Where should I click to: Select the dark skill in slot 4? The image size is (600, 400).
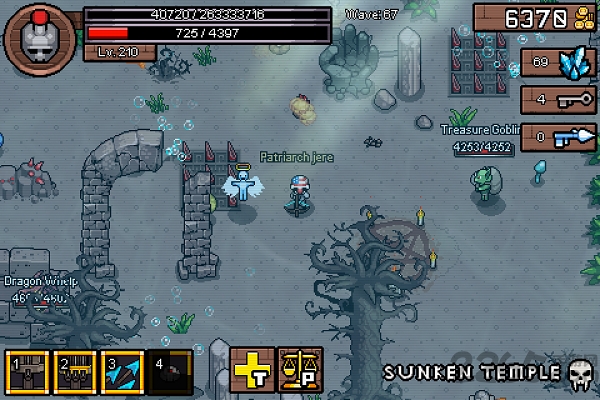coord(172,371)
